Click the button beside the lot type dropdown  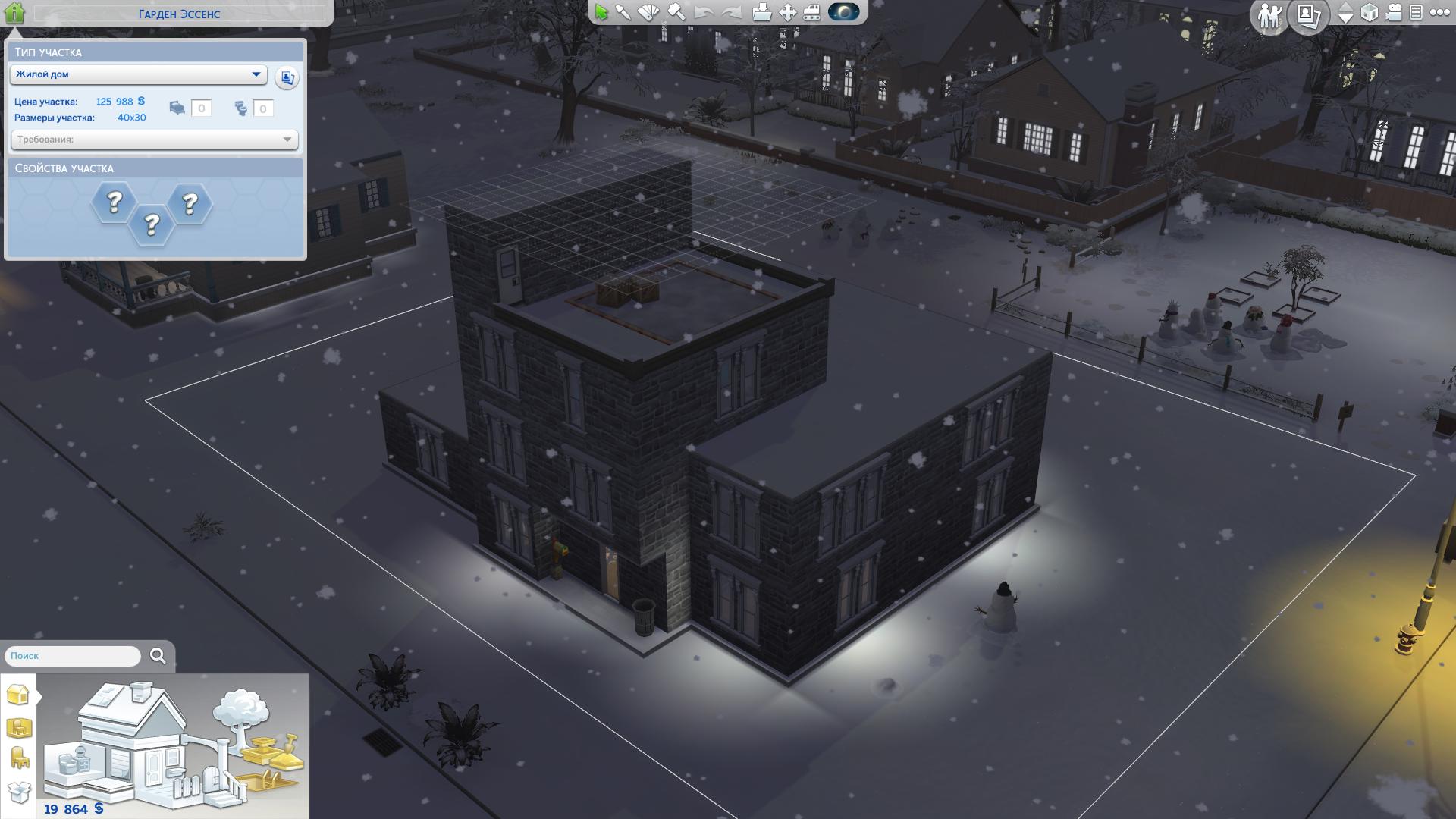point(287,77)
